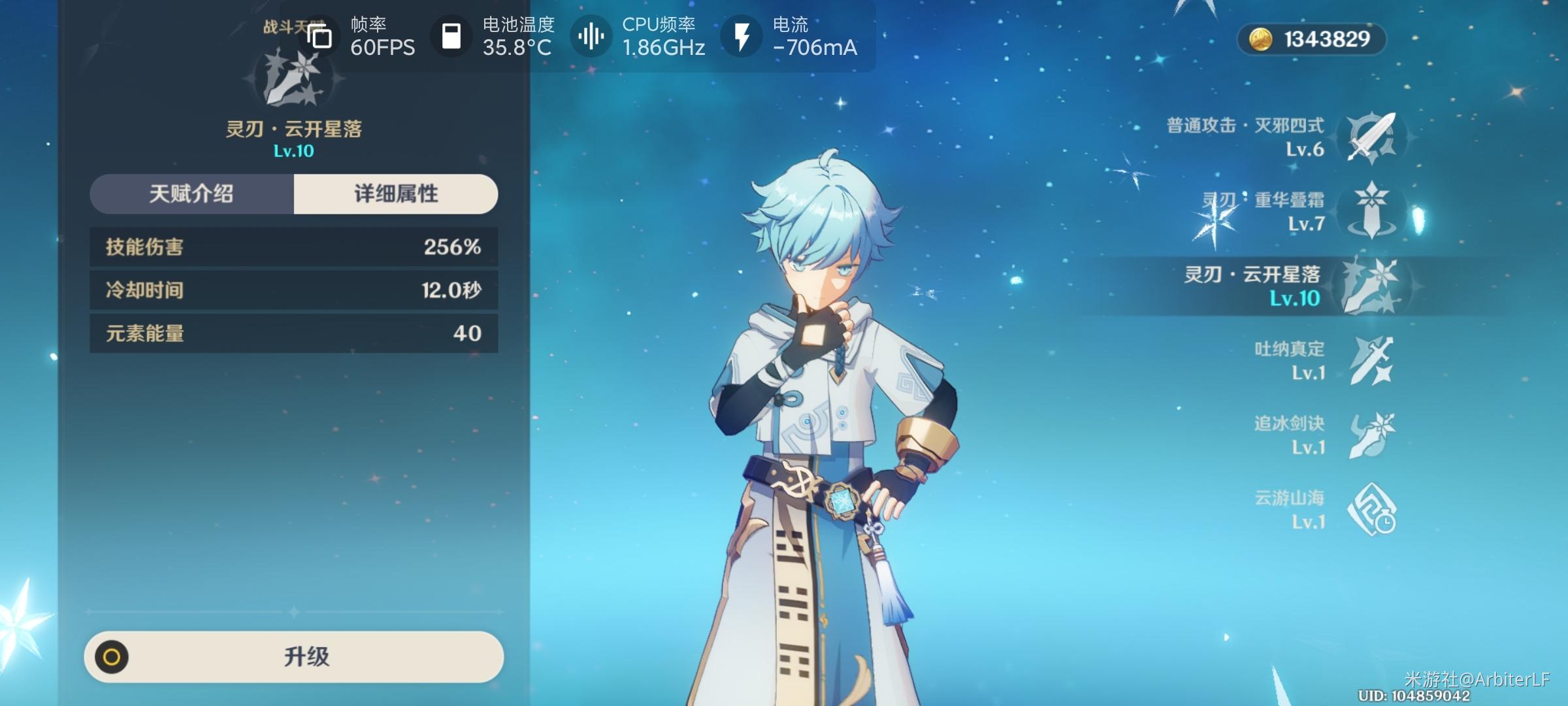Click the Mora coin balance display
The width and height of the screenshot is (1568, 706).
1312,39
